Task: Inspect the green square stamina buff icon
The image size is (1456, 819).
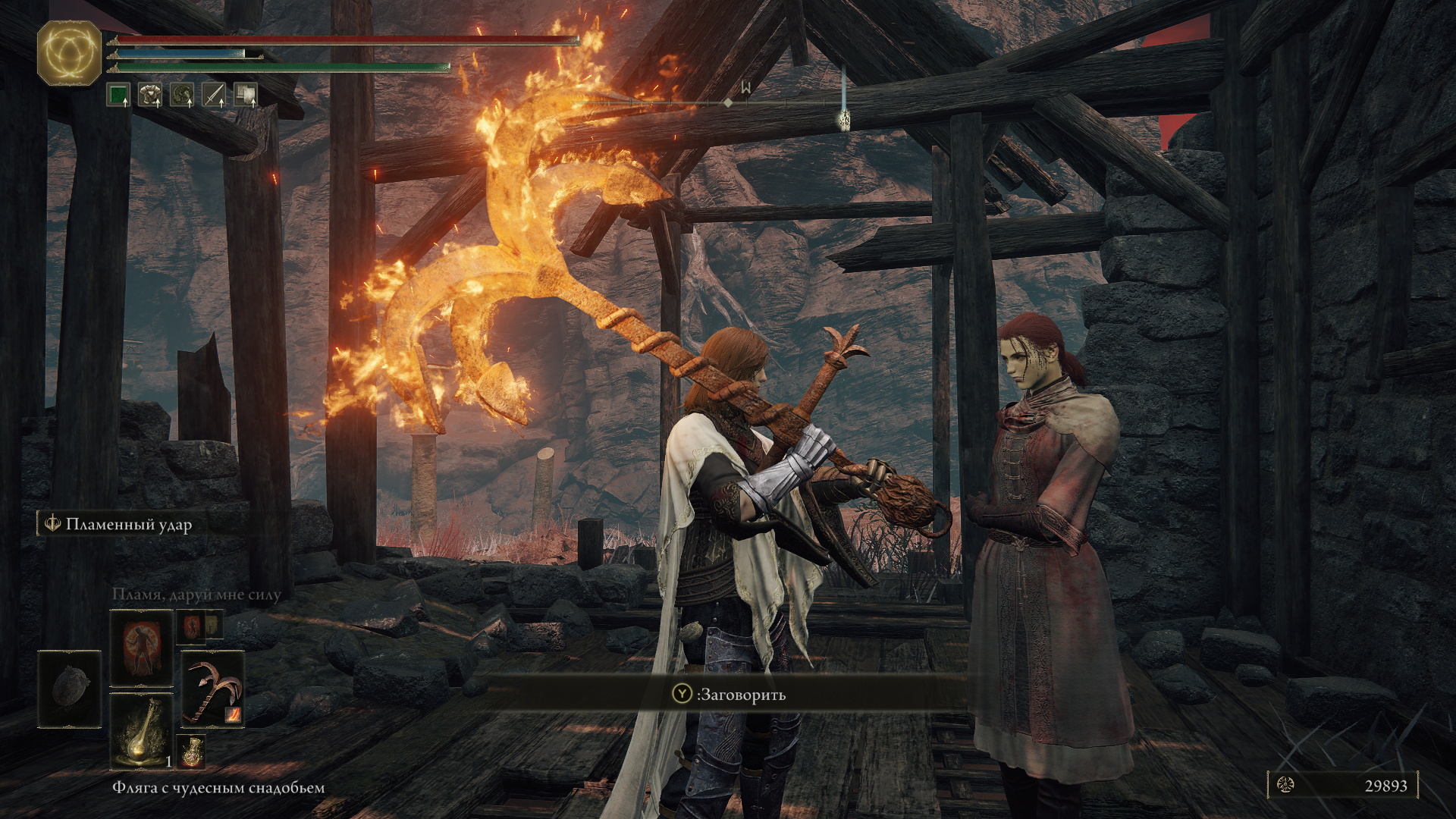Action: (118, 95)
